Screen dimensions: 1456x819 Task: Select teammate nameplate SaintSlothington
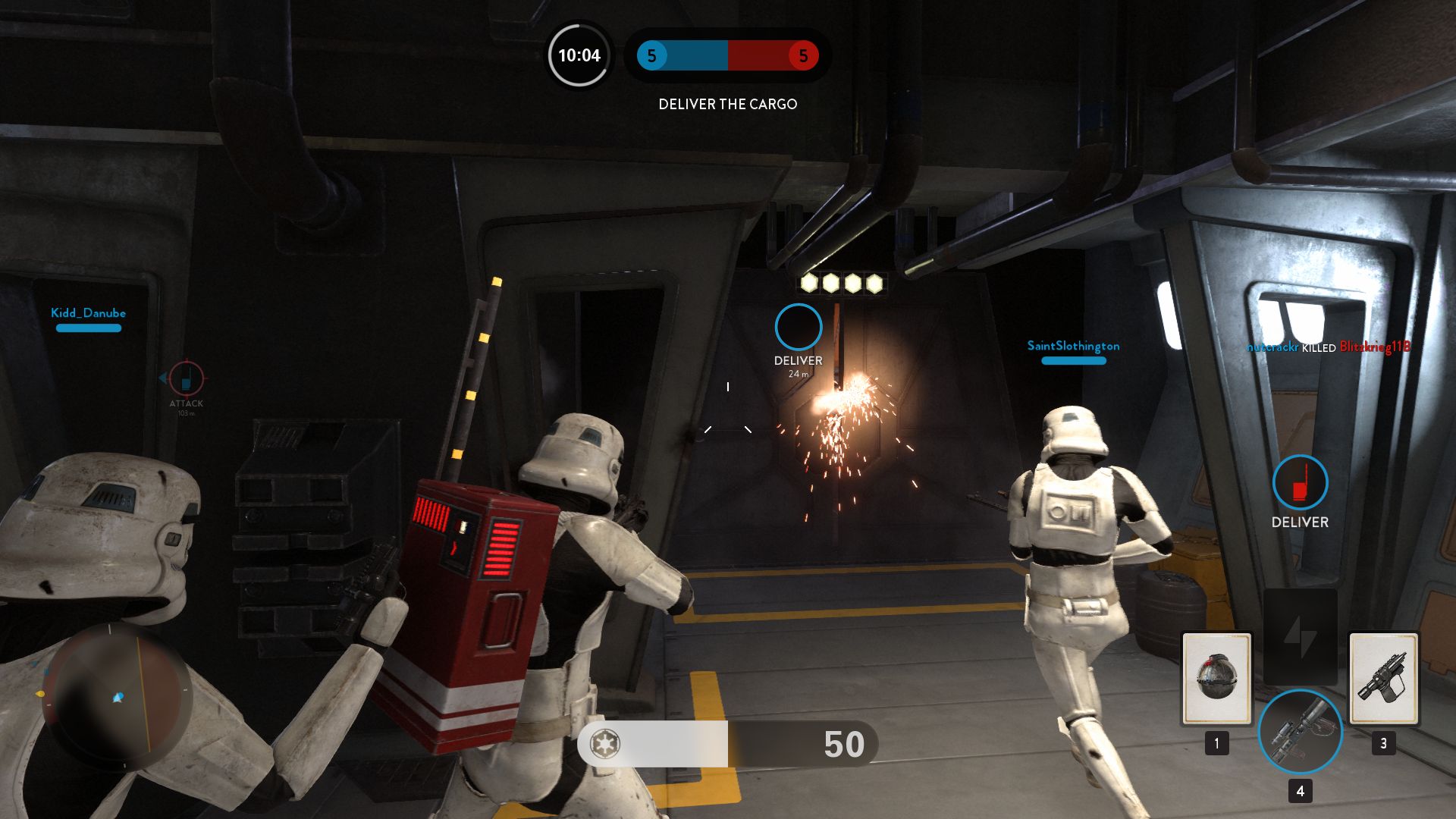(1073, 346)
